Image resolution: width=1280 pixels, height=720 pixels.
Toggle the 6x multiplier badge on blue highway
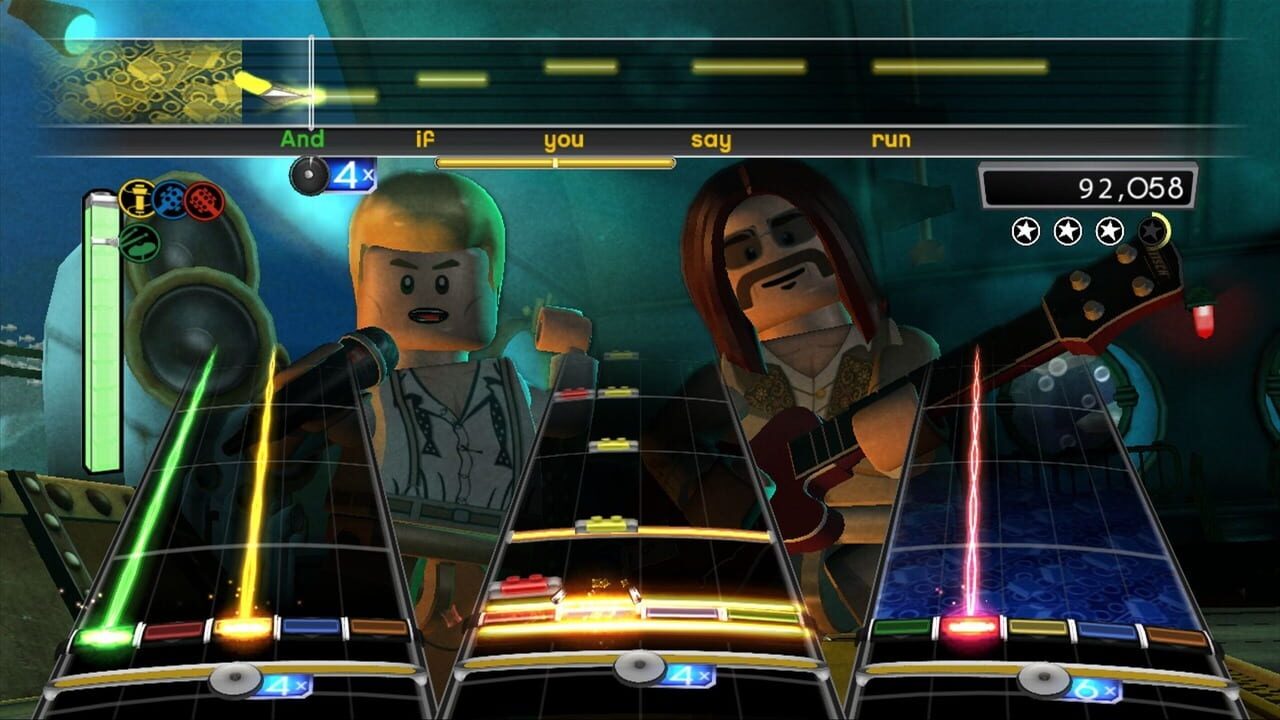tap(1092, 690)
